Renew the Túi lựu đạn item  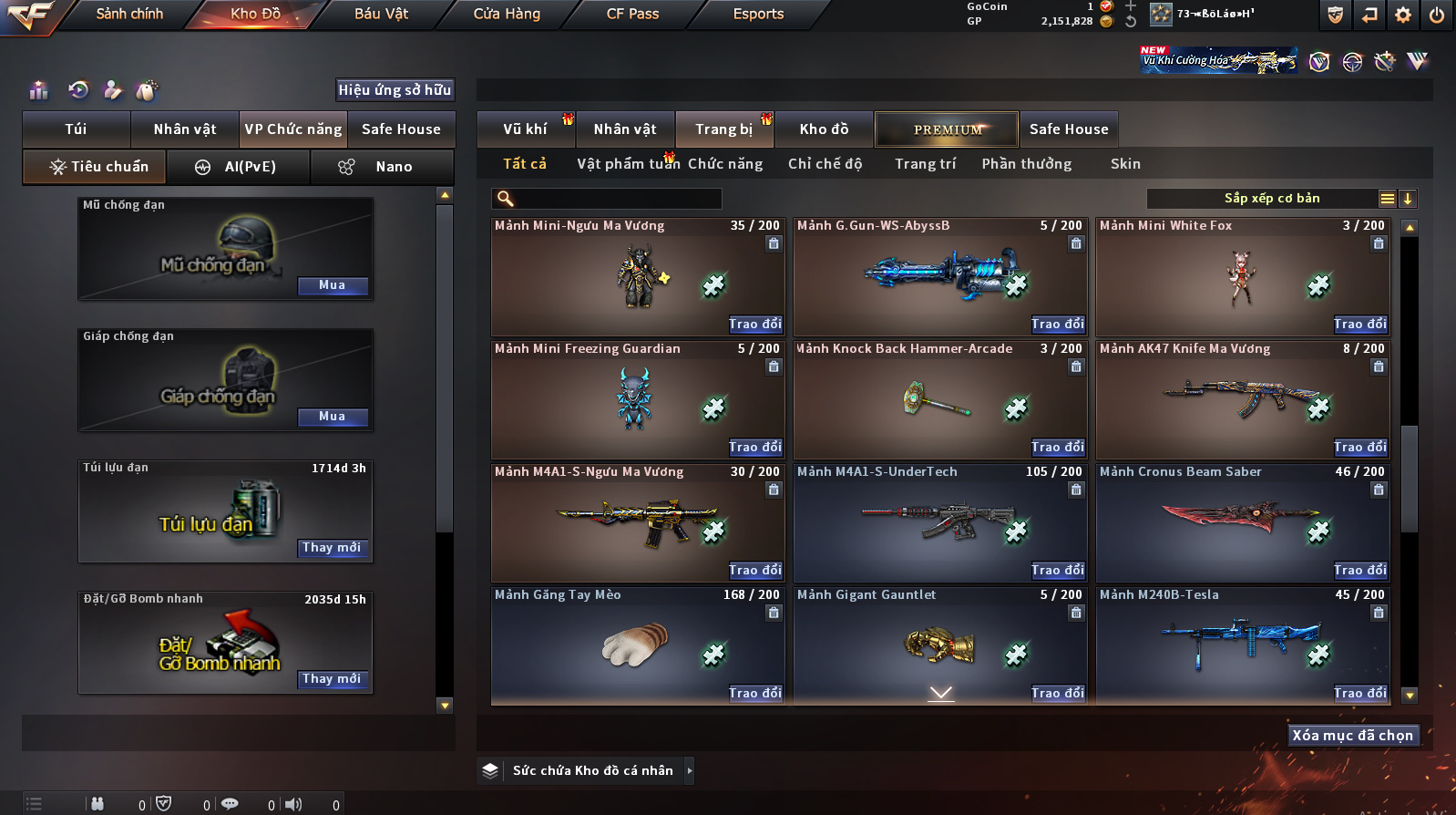333,548
